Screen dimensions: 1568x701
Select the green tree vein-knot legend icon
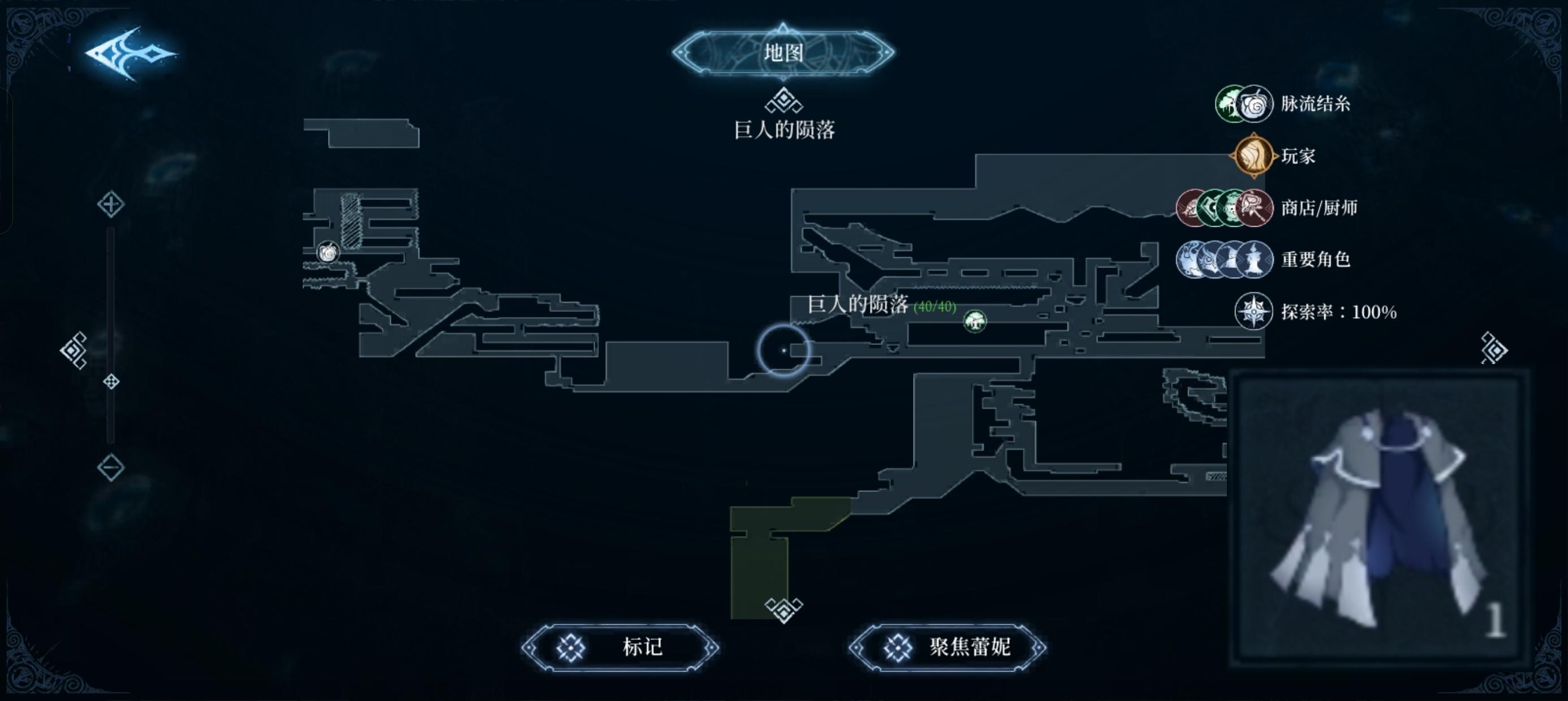click(1229, 105)
